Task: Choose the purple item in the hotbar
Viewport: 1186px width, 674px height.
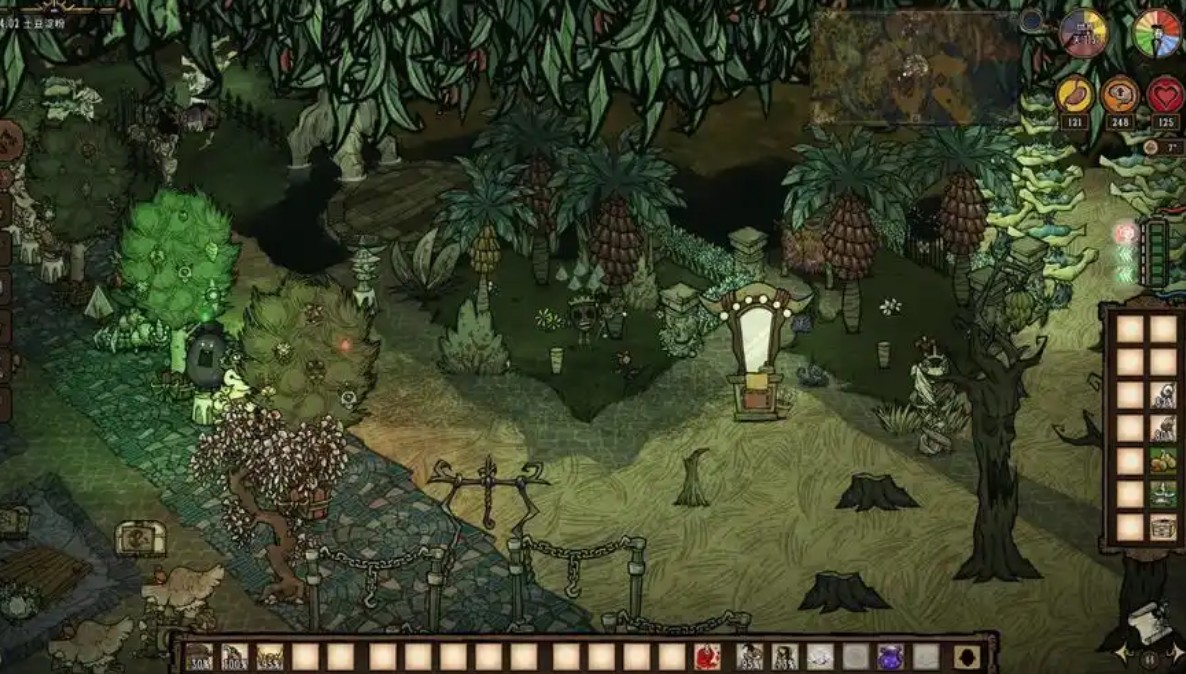Action: pos(890,657)
